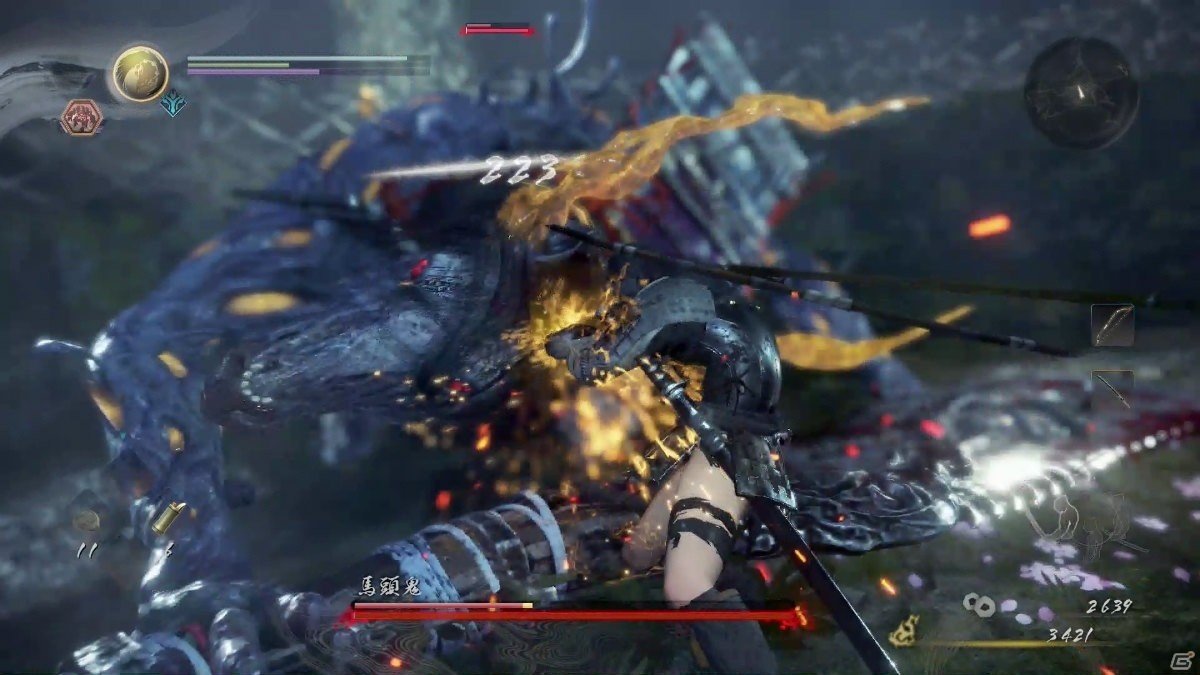This screenshot has height=675, width=1200.
Task: Select the red hexagonal yokai status icon
Action: pyautogui.click(x=81, y=117)
